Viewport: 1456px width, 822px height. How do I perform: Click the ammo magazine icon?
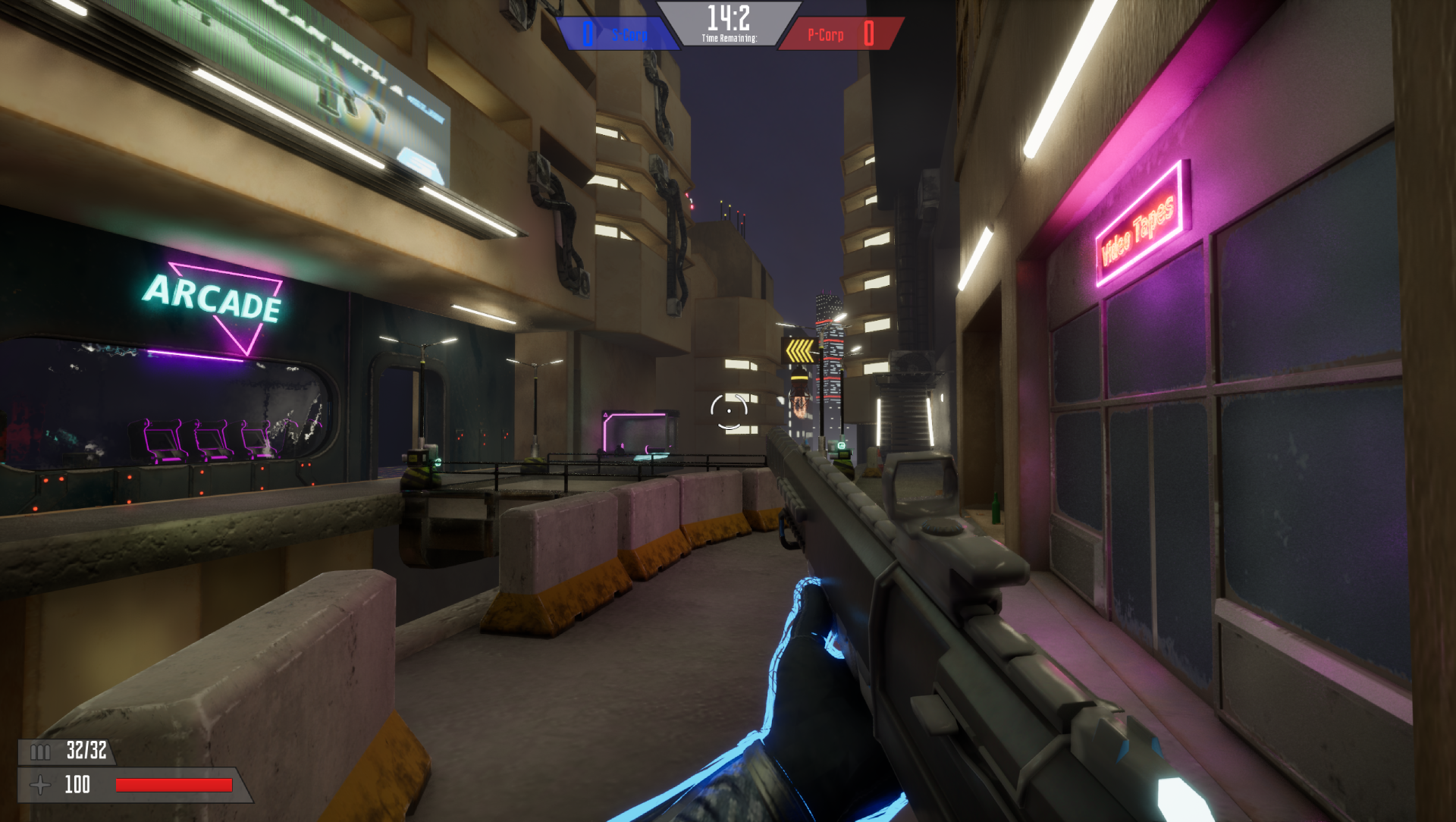pyautogui.click(x=39, y=752)
